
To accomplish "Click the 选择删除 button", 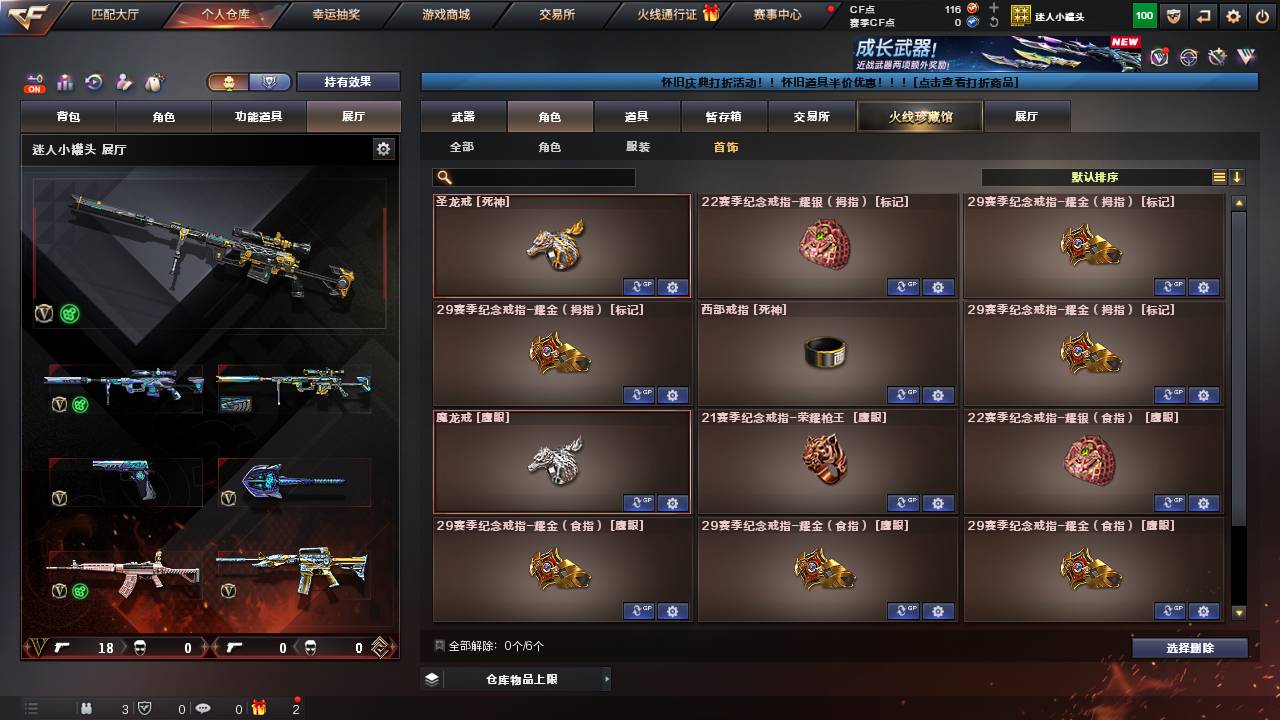I will click(1189, 647).
